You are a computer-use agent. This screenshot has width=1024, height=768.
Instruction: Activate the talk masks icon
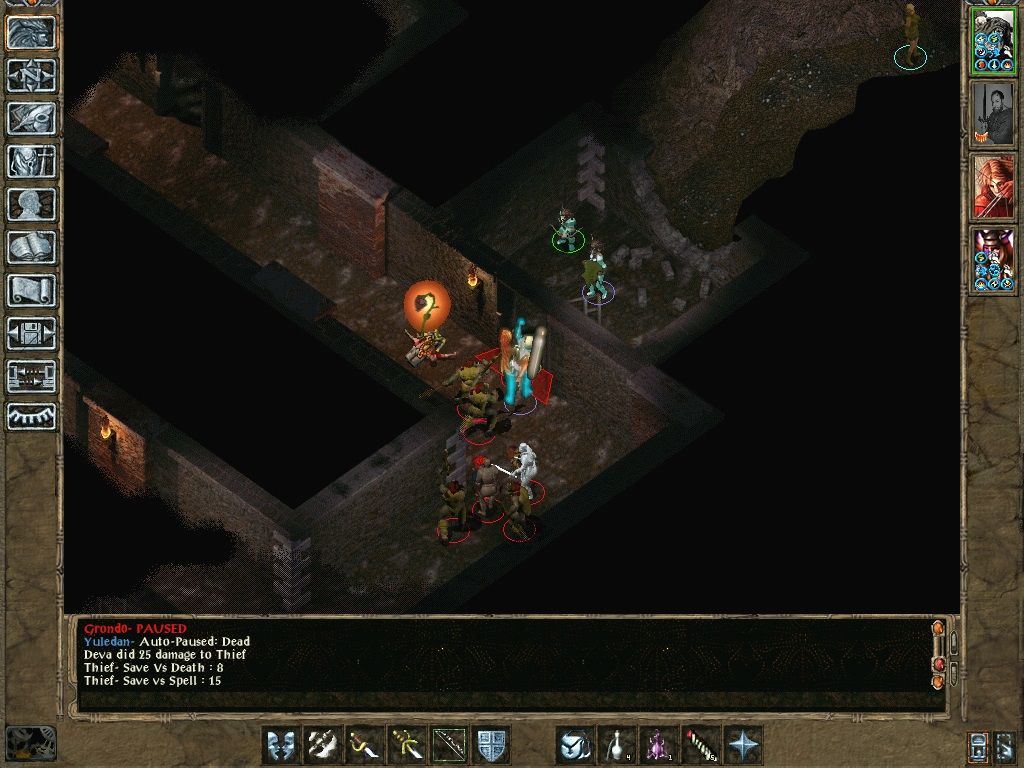point(281,745)
